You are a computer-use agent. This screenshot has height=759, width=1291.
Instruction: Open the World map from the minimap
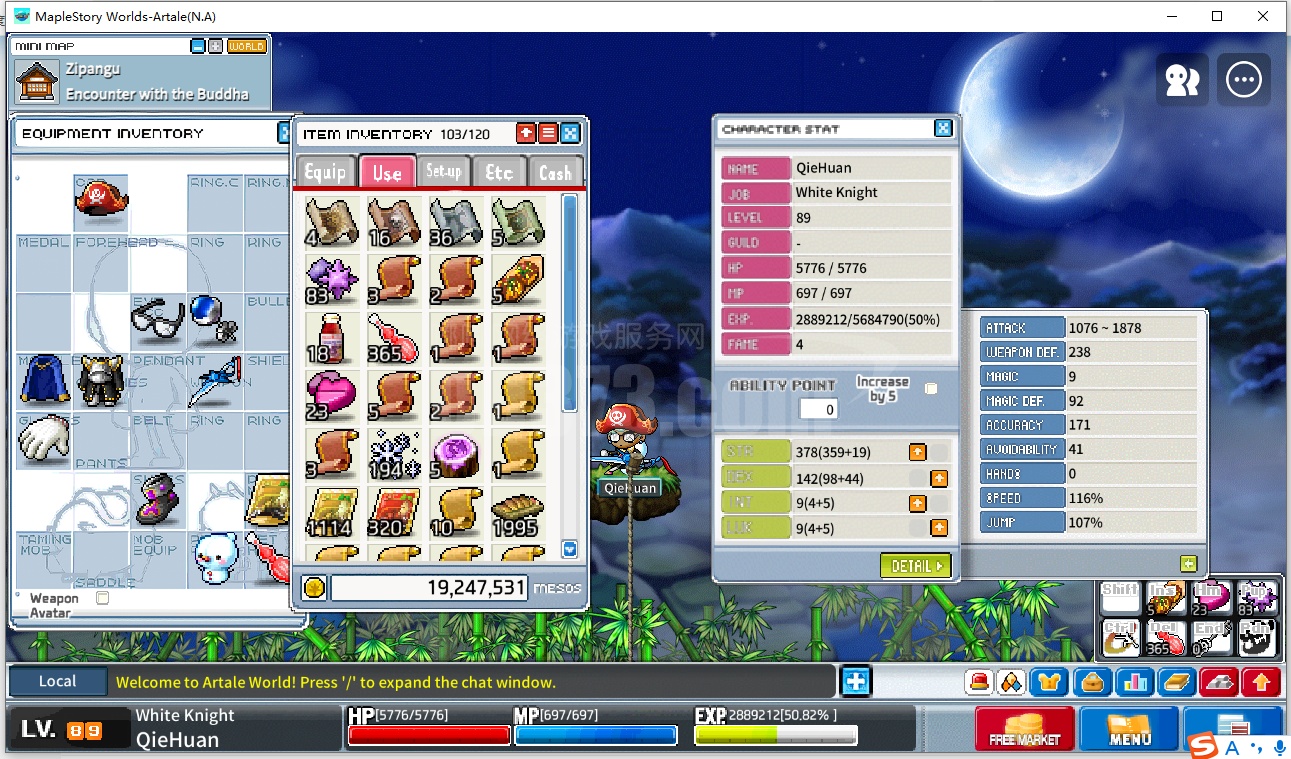246,46
